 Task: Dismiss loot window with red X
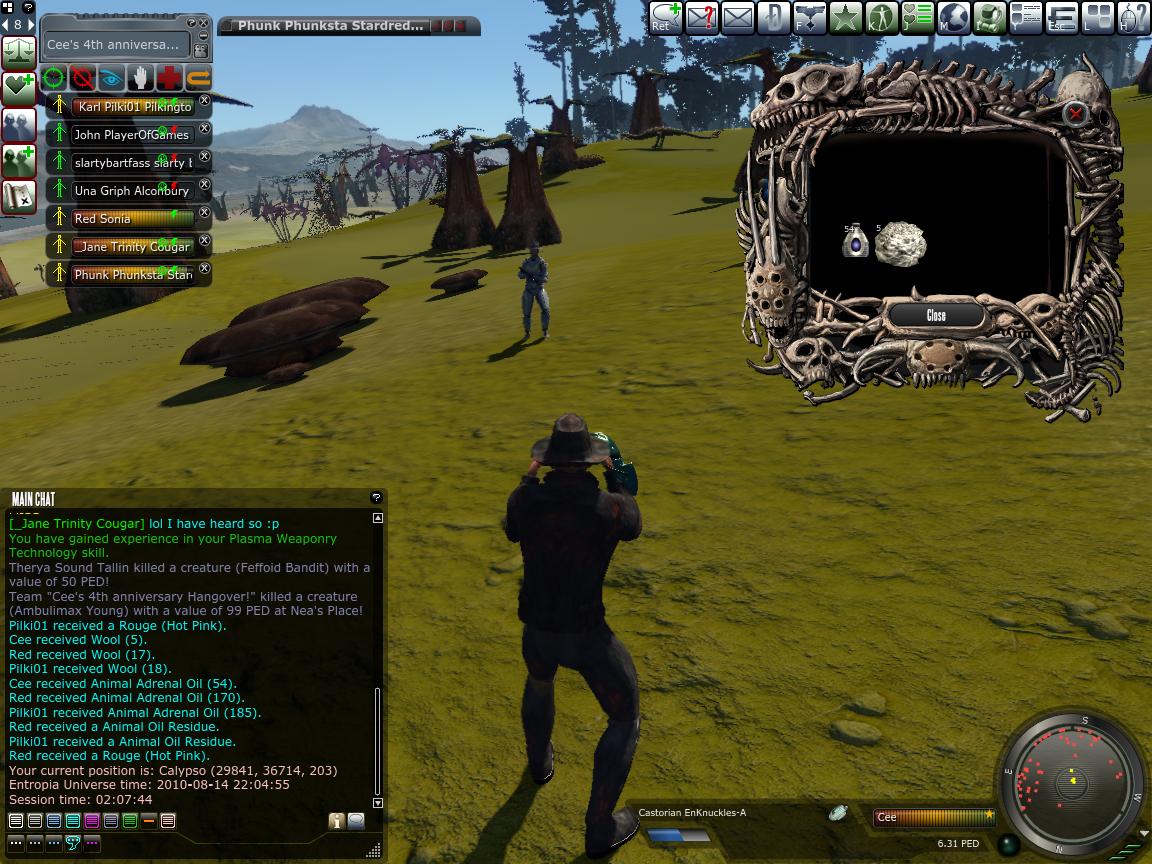click(1075, 114)
